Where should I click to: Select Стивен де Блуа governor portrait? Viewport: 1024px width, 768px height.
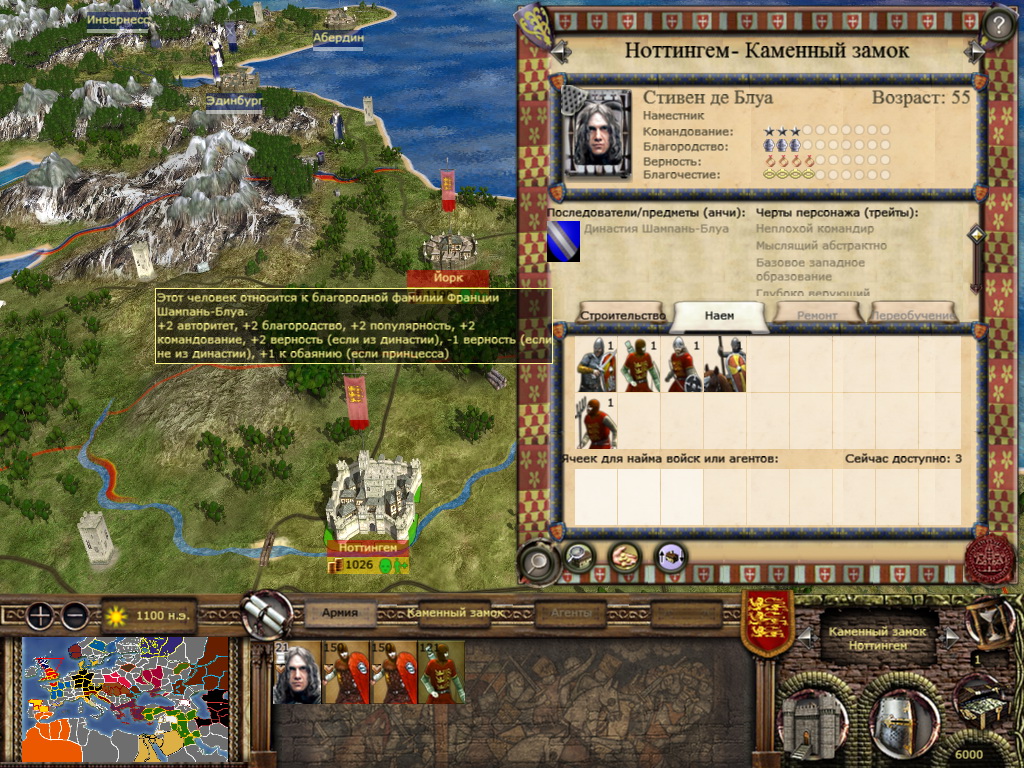598,132
